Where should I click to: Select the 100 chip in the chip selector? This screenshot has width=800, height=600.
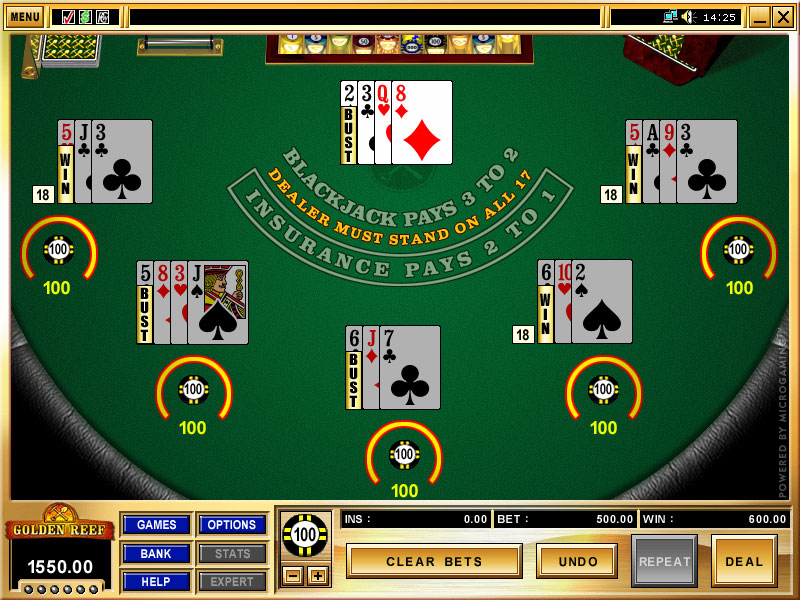(305, 534)
